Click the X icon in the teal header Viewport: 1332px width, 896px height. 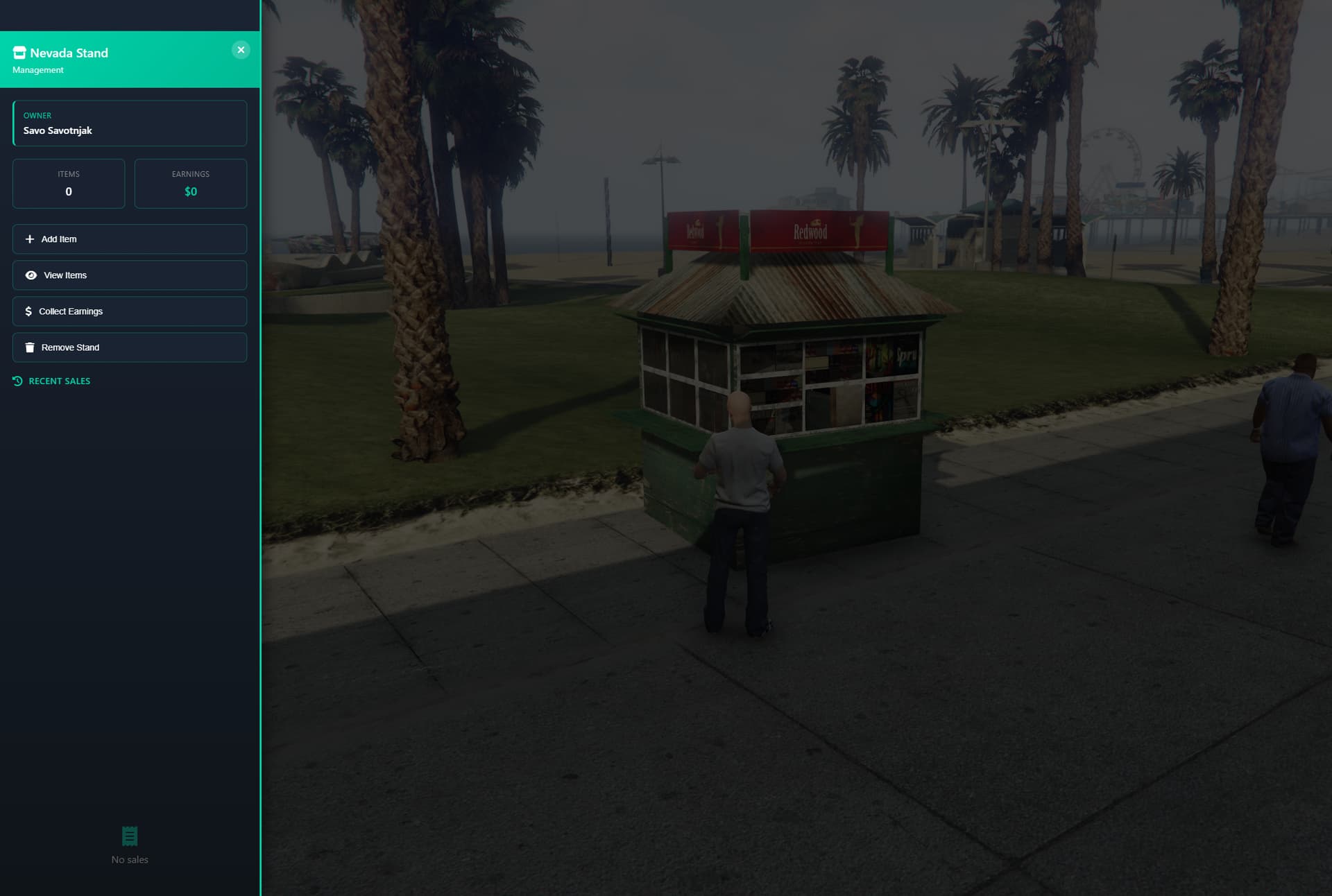pos(241,49)
